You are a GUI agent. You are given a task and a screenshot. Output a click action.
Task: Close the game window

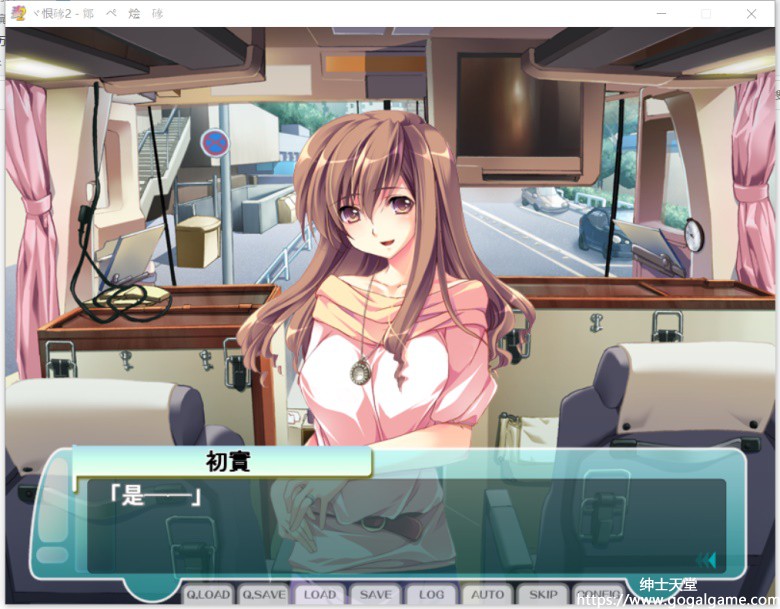tap(752, 14)
